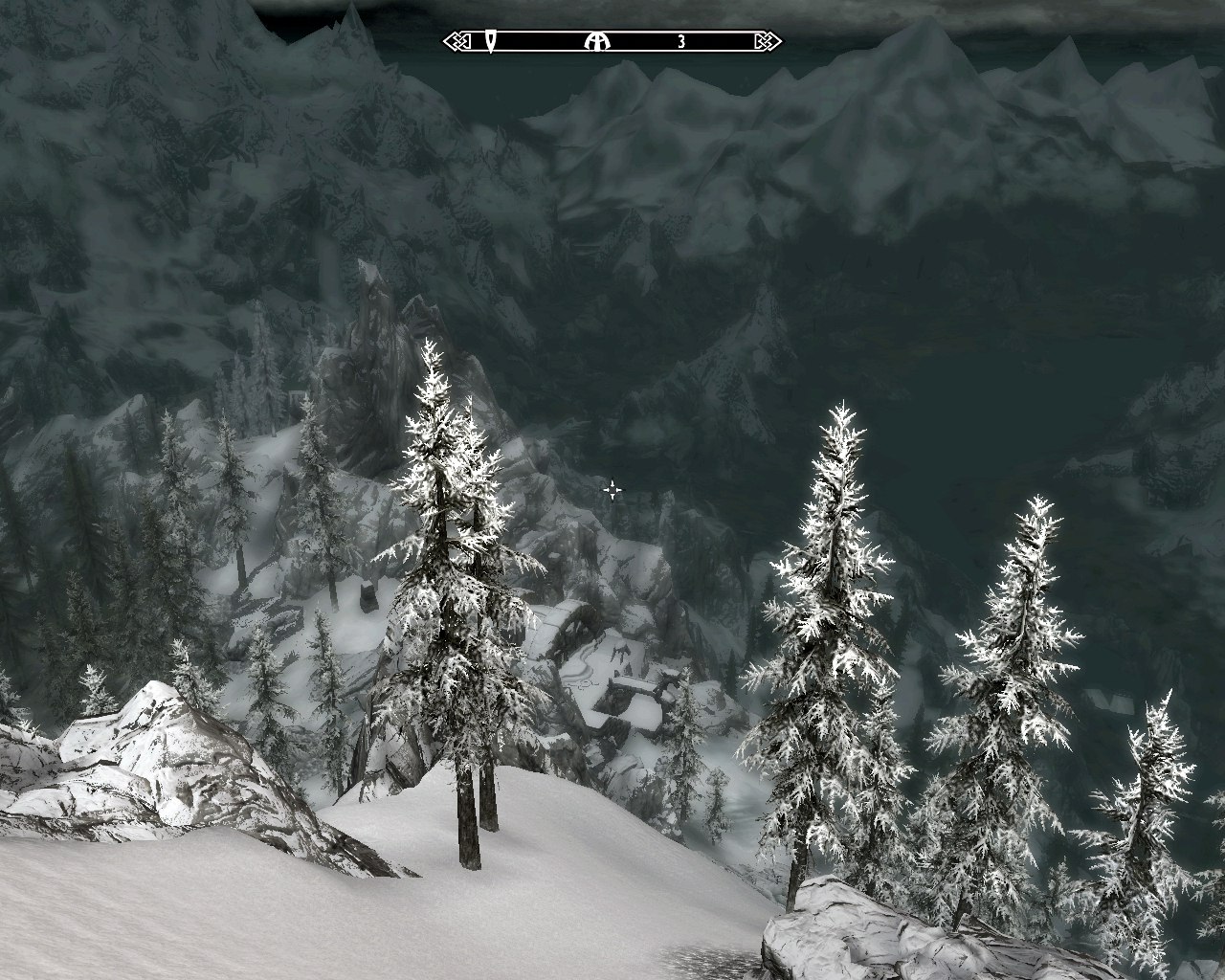Click the shield-shaped marker on the compass

(x=491, y=41)
